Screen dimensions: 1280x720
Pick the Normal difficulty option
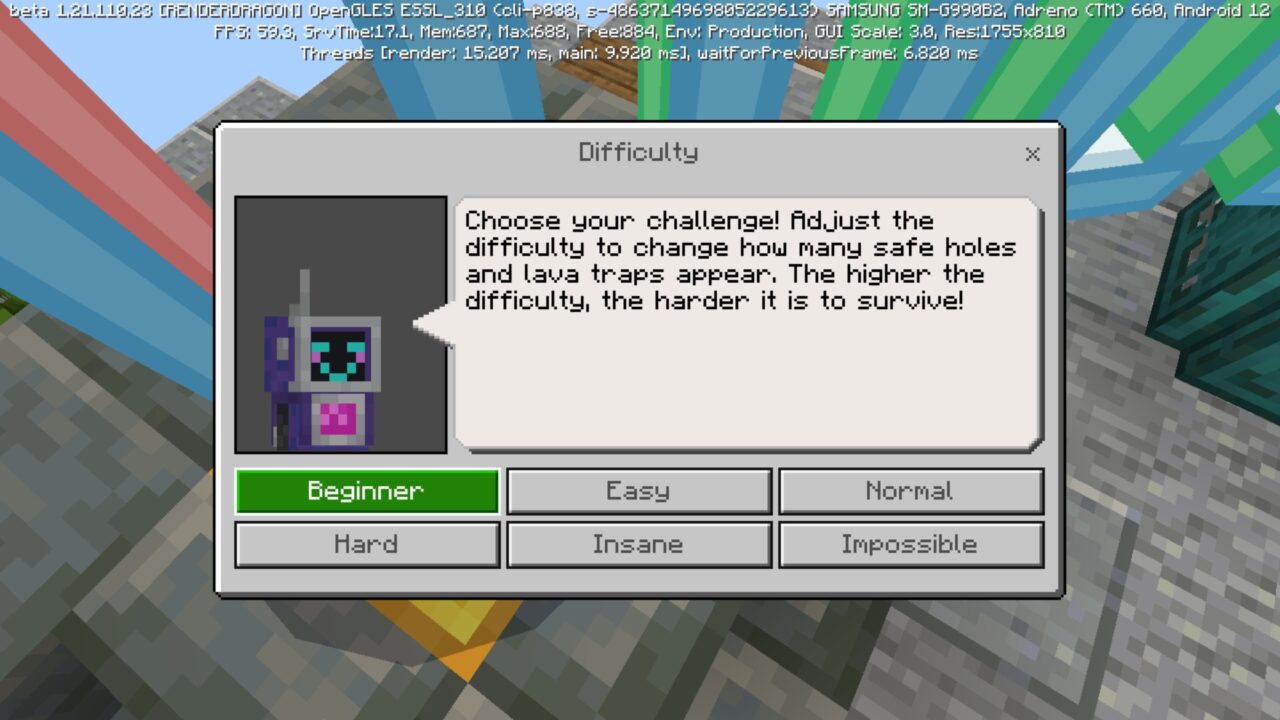(x=910, y=491)
